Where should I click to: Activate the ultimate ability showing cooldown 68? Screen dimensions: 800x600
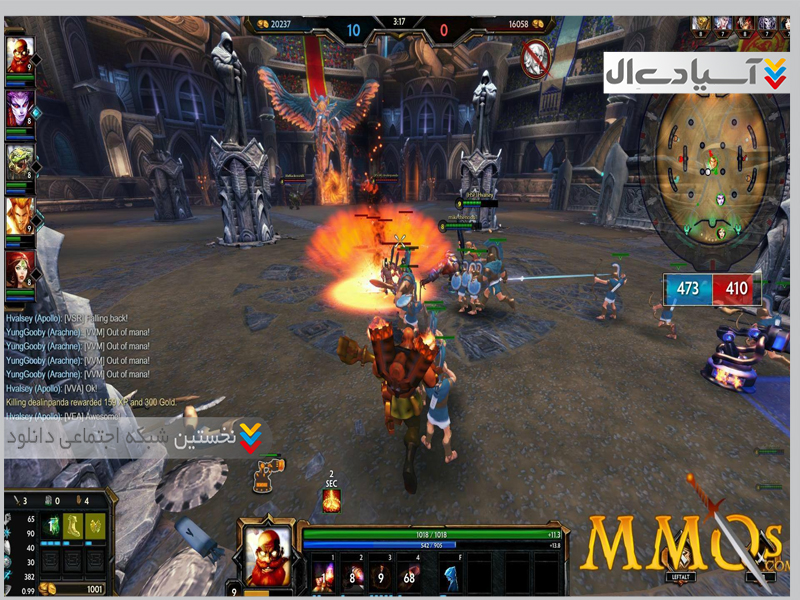[408, 575]
